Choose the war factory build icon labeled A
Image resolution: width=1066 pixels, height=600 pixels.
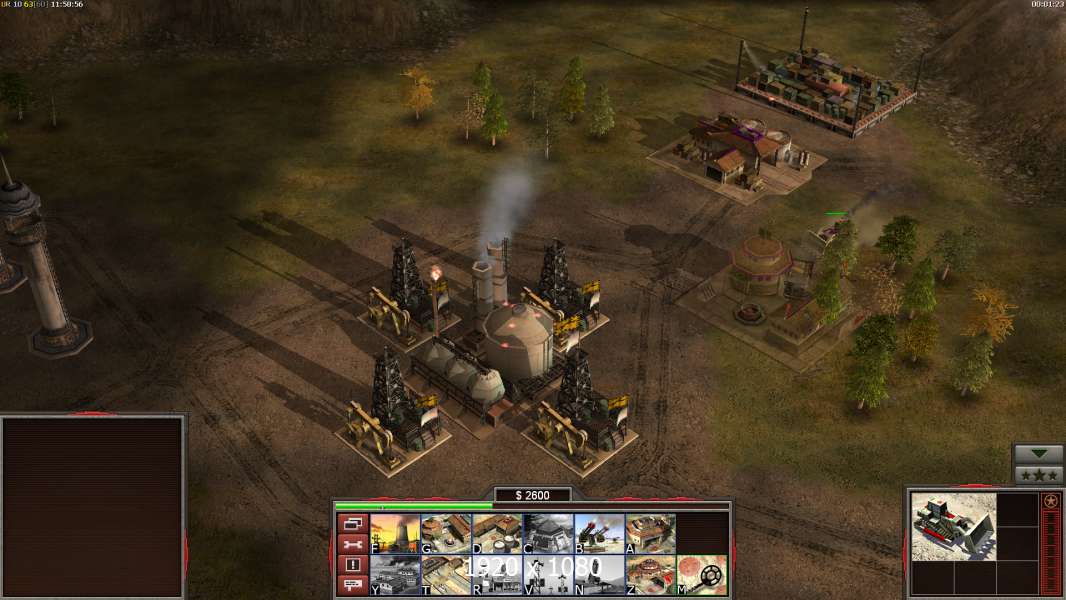click(650, 534)
